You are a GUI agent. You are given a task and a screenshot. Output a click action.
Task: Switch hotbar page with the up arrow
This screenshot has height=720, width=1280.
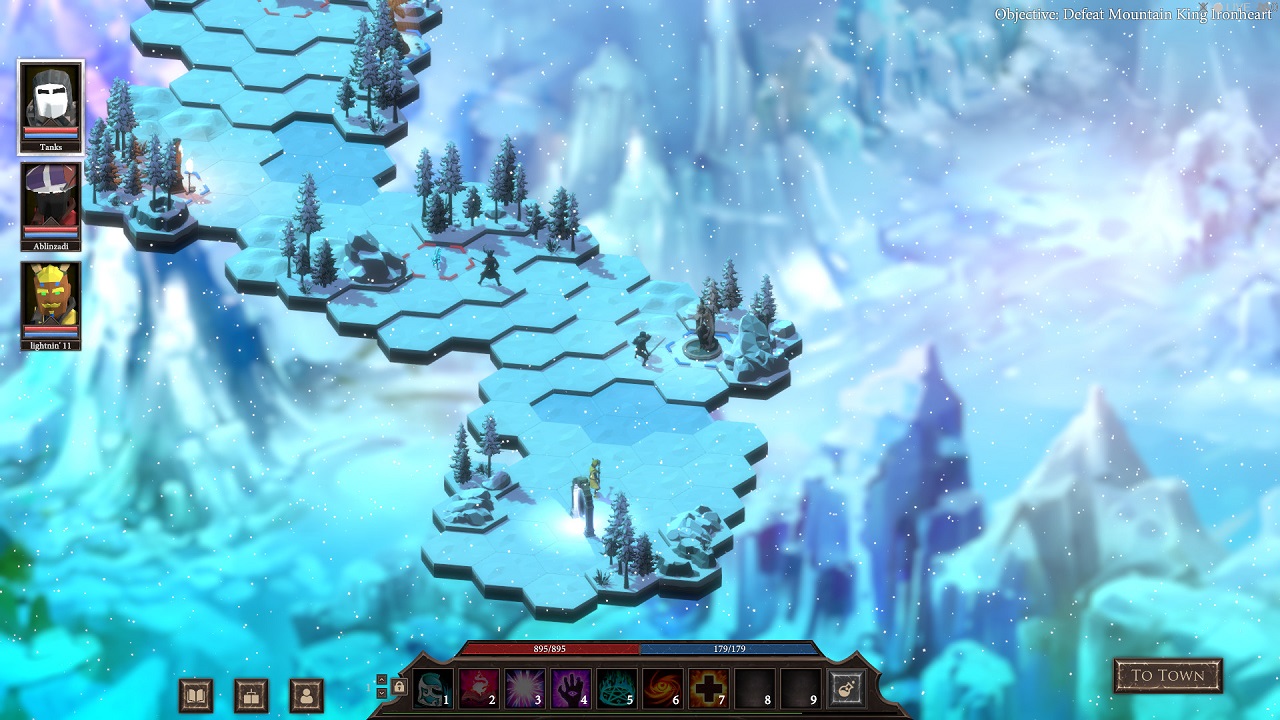pos(381,680)
